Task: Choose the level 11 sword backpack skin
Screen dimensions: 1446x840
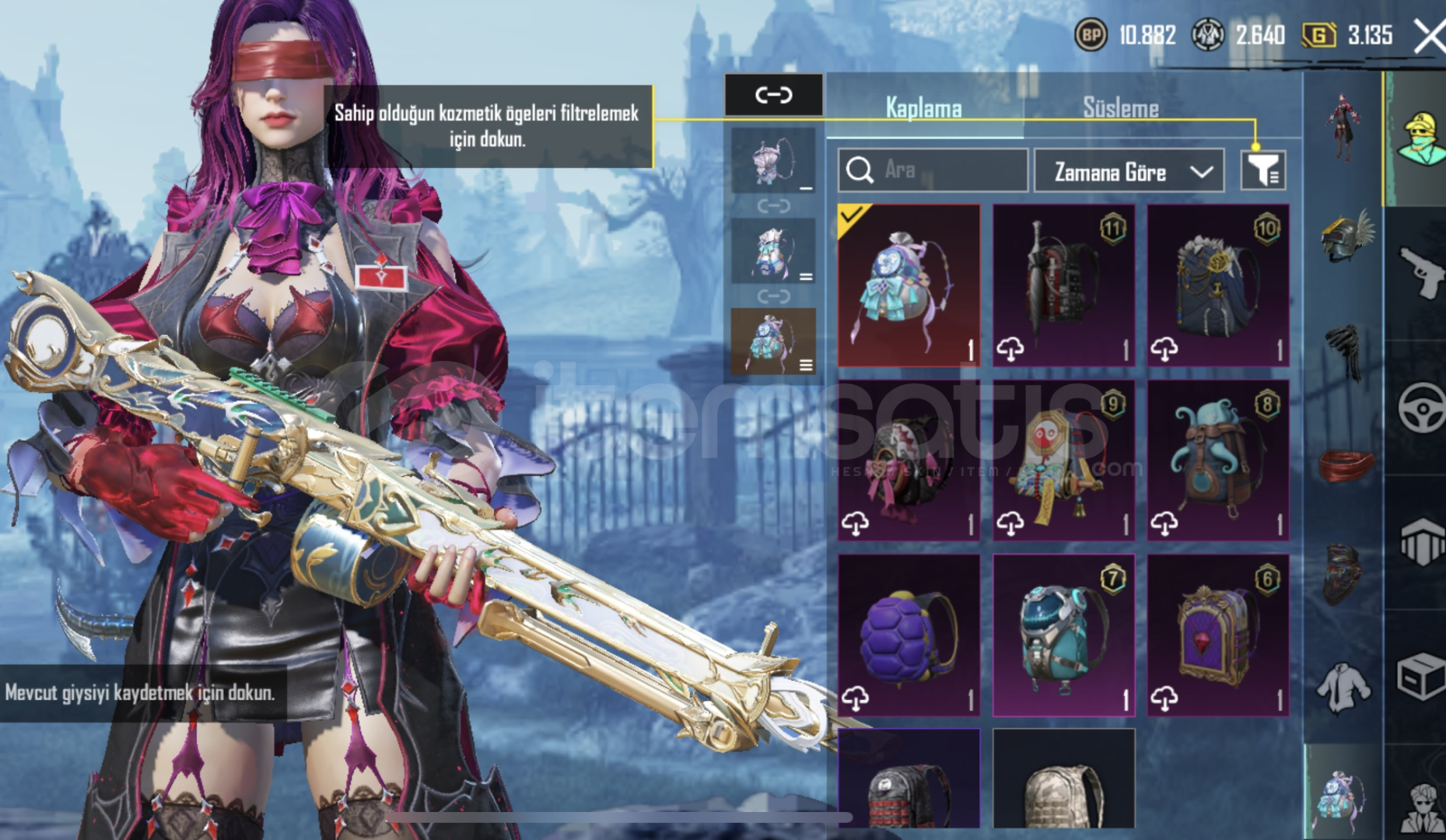Action: tap(1063, 285)
